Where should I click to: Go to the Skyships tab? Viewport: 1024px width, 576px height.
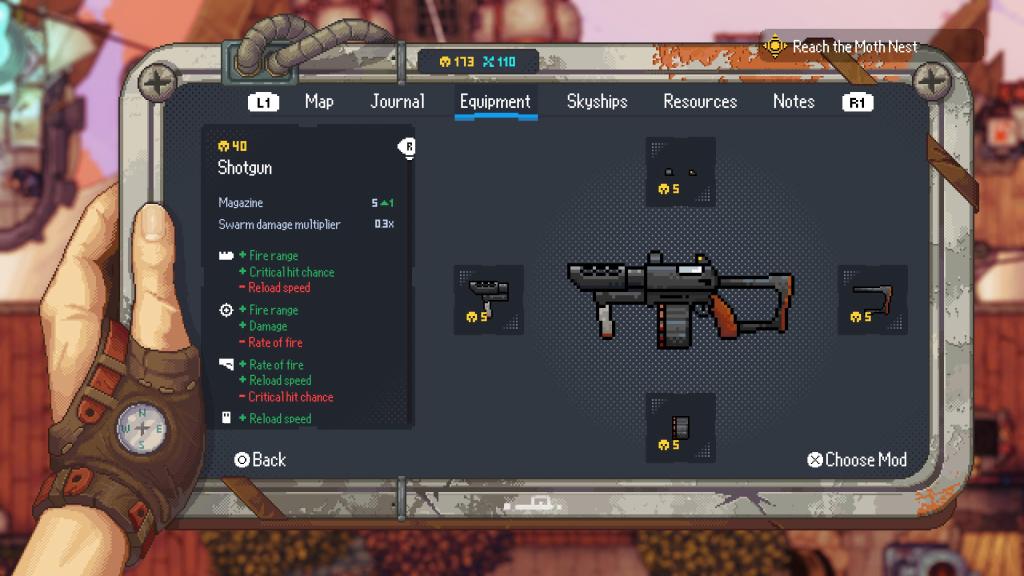[x=597, y=101]
